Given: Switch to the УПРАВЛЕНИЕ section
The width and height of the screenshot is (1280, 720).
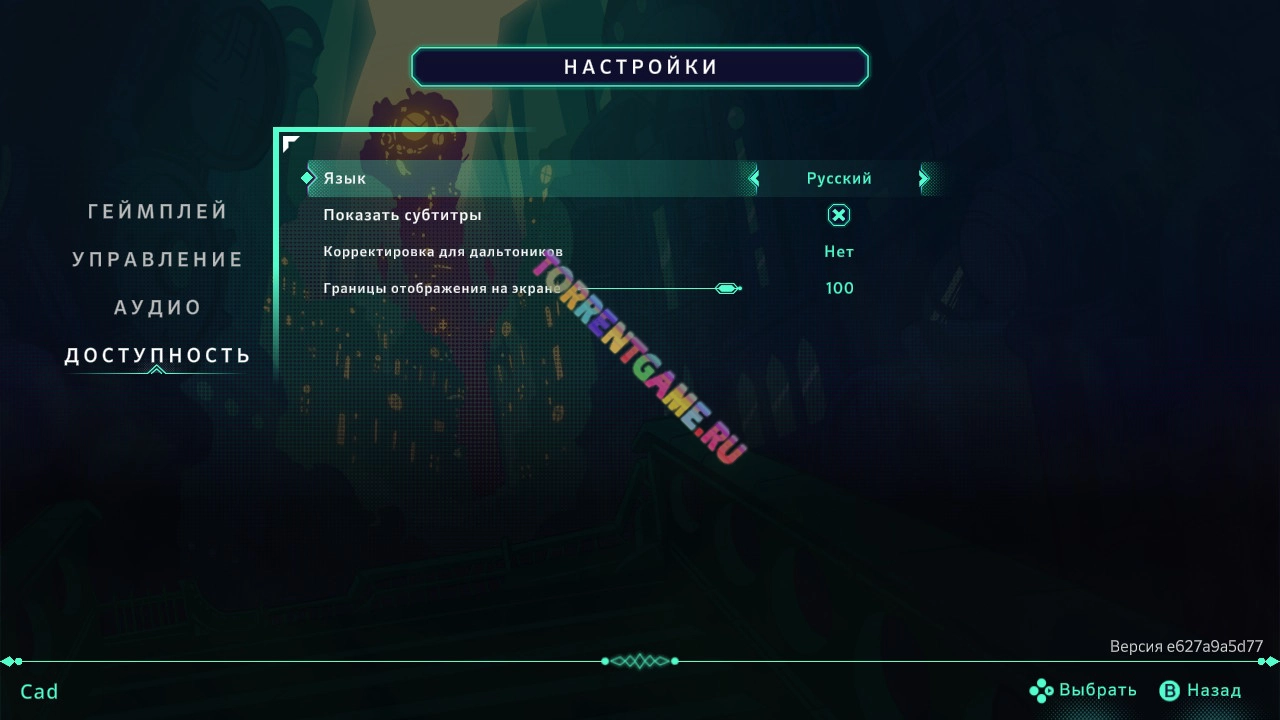Looking at the screenshot, I should [157, 258].
